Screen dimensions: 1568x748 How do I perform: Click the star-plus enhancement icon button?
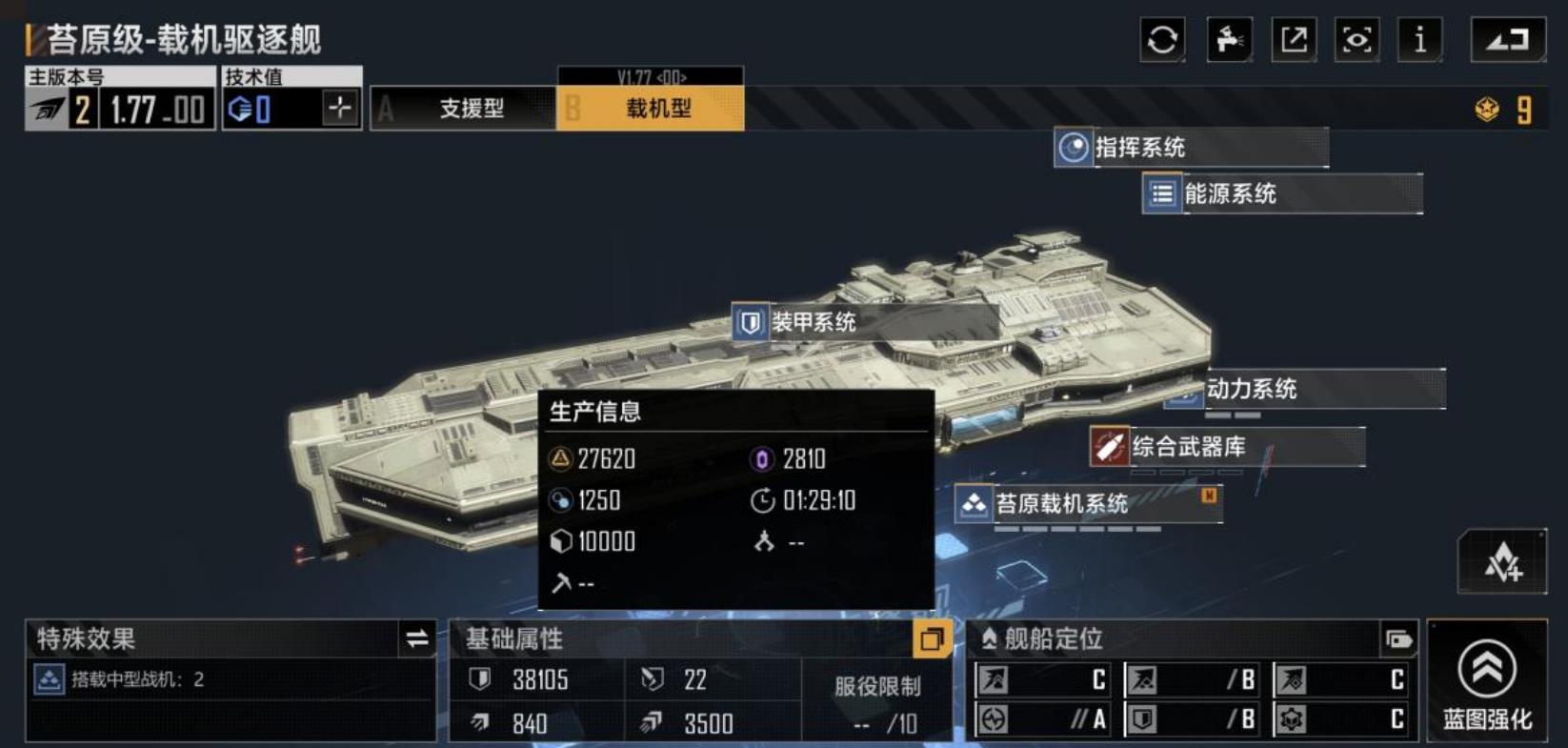(x=1502, y=562)
